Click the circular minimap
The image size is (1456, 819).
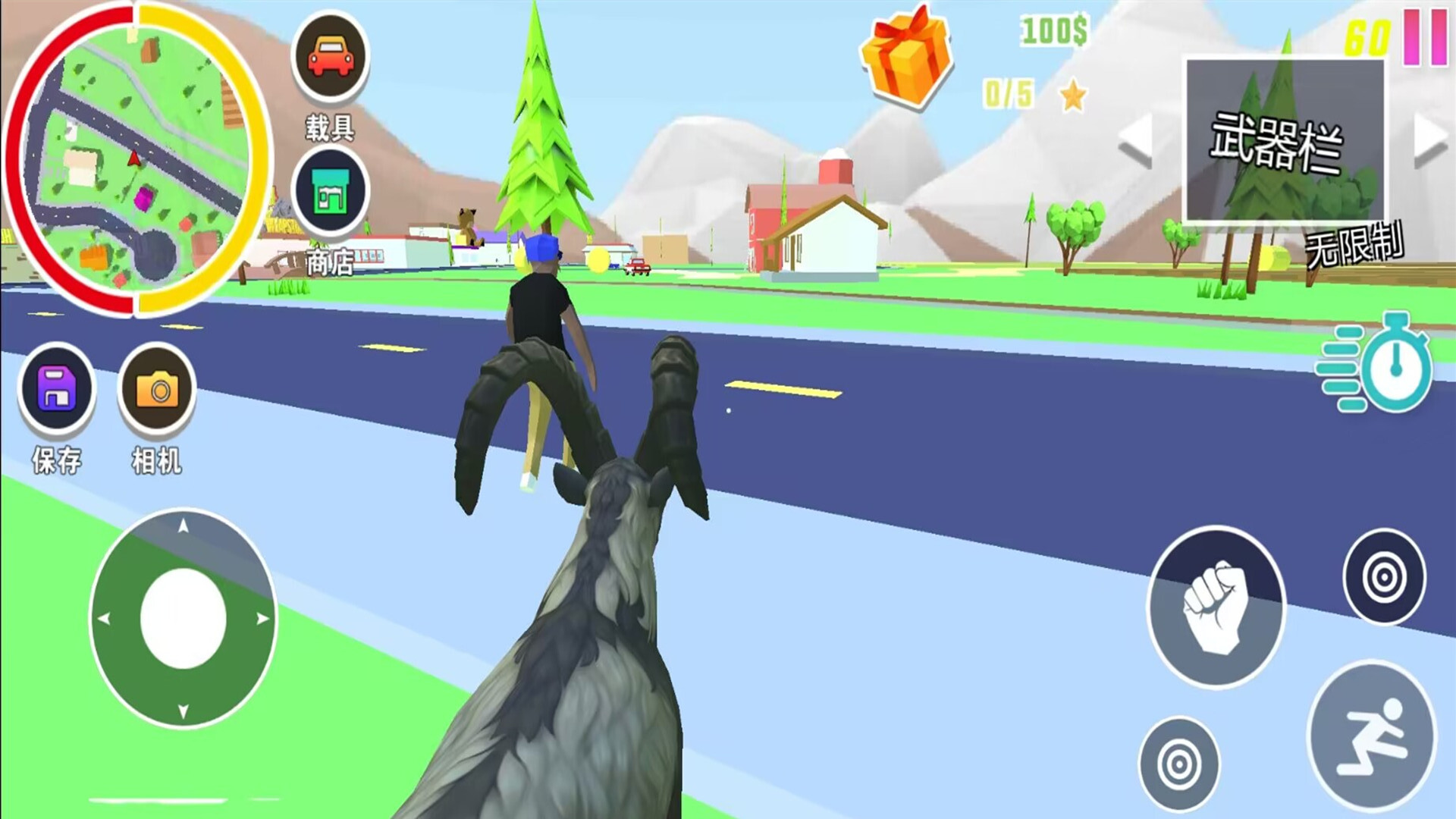[x=136, y=158]
